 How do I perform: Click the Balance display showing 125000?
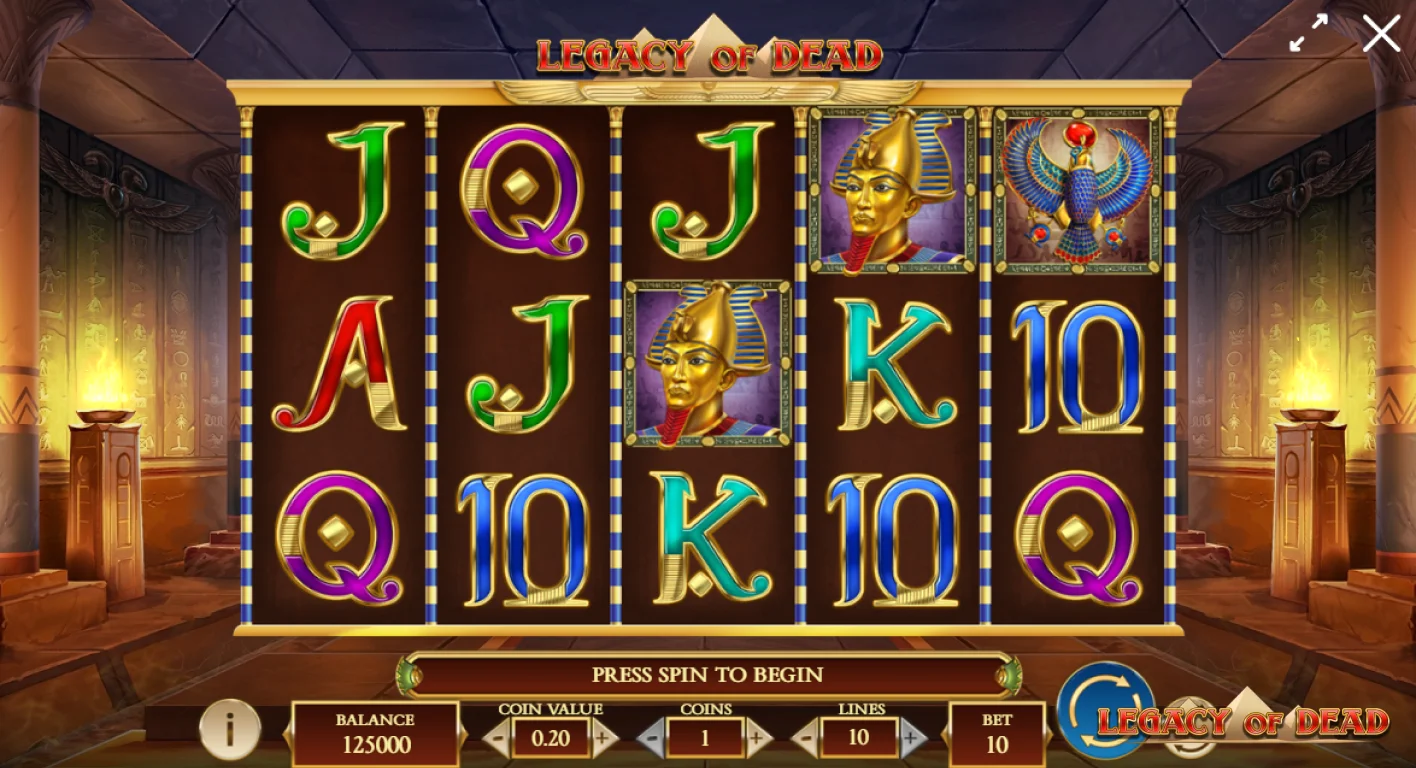(374, 733)
